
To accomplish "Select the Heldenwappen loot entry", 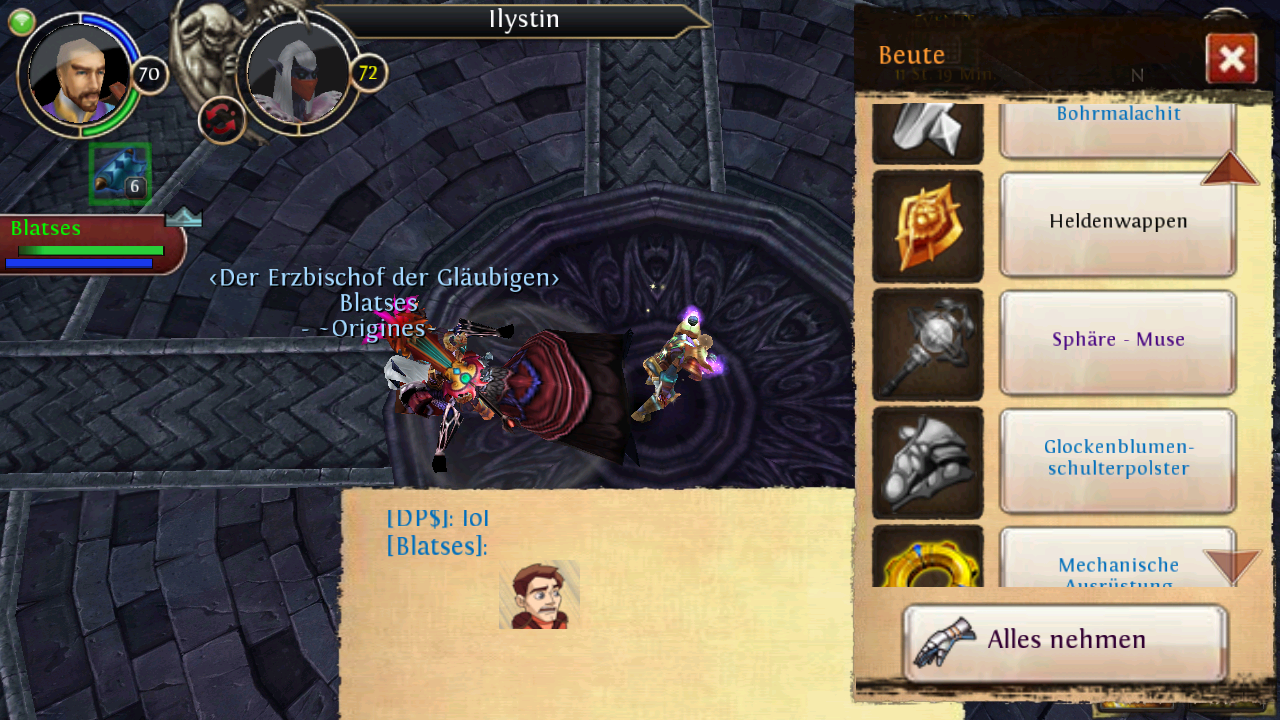I will [1118, 223].
